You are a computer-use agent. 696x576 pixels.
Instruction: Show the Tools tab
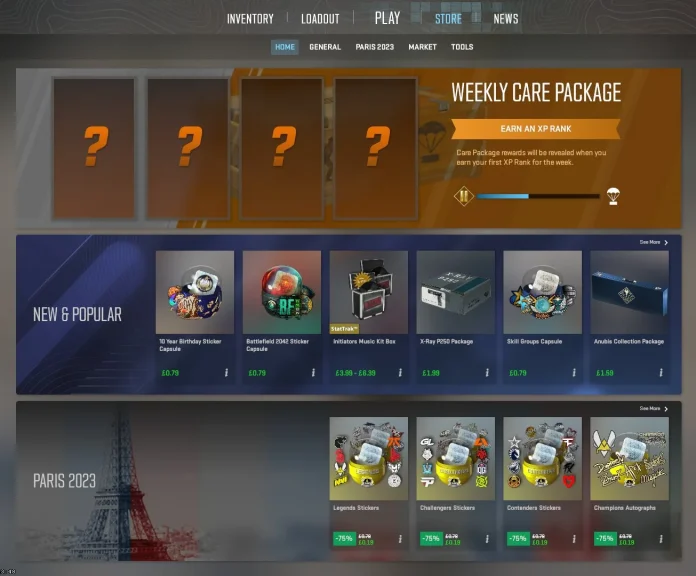(462, 47)
